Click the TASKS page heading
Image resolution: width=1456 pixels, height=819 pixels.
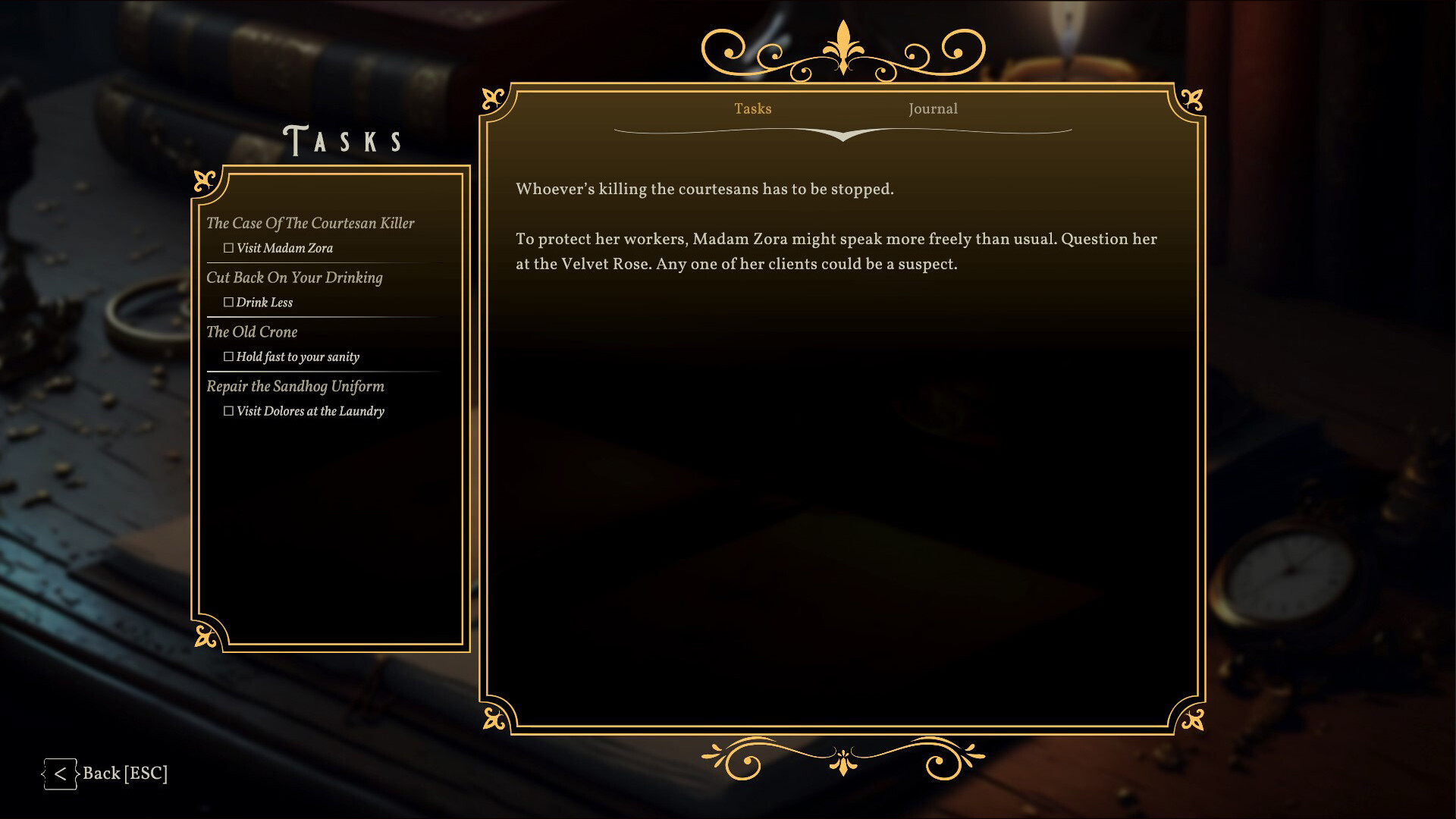coord(343,139)
